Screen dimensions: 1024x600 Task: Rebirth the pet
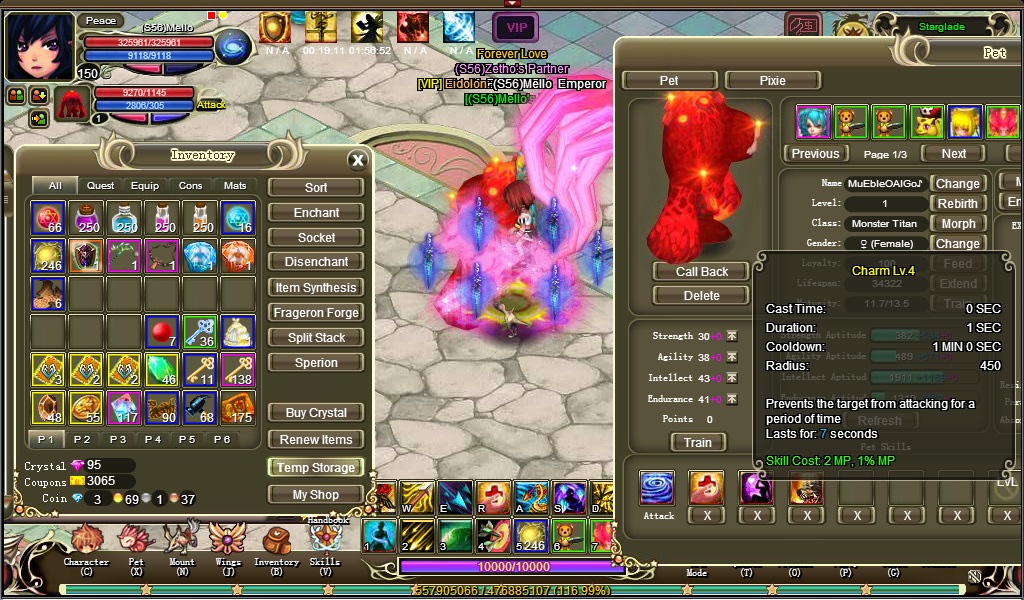click(x=957, y=204)
